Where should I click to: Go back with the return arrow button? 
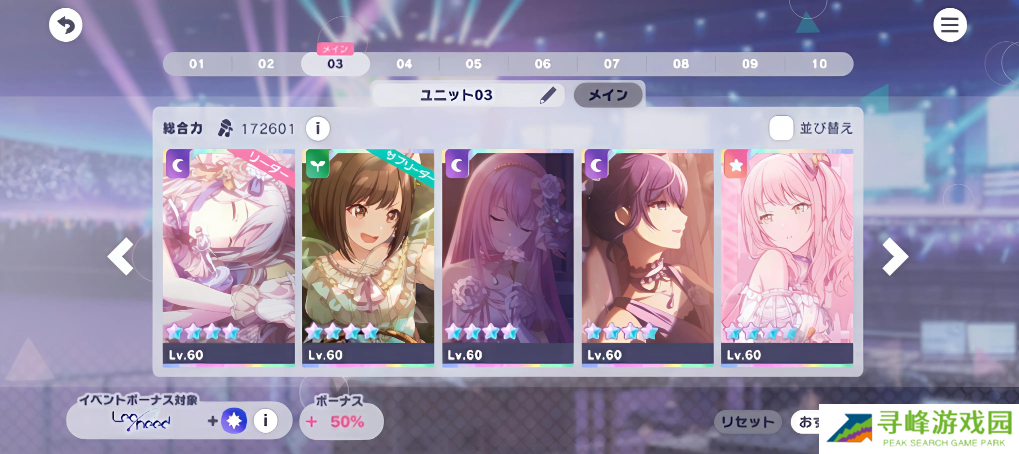pyautogui.click(x=66, y=25)
